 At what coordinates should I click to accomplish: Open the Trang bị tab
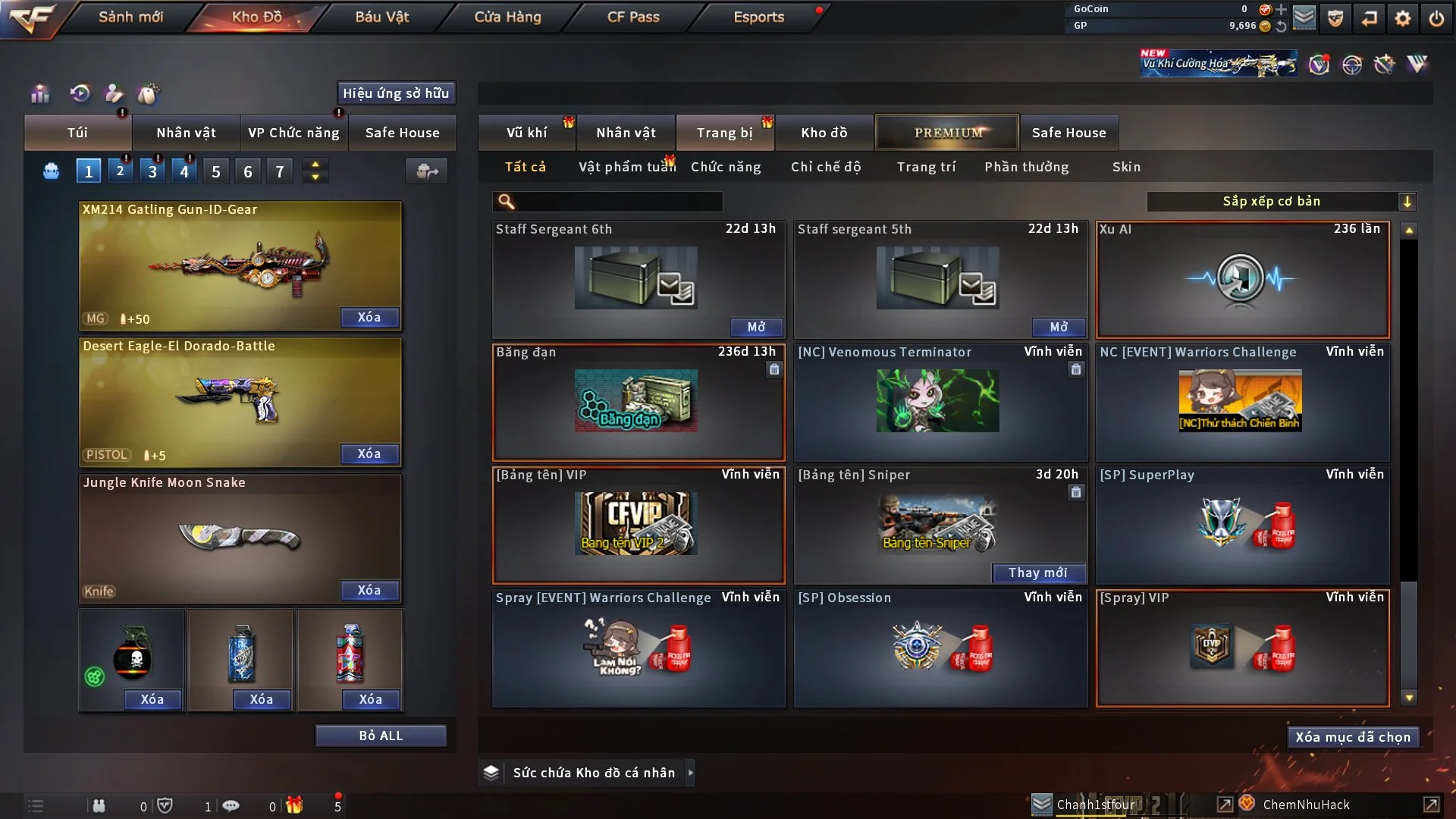coord(724,133)
